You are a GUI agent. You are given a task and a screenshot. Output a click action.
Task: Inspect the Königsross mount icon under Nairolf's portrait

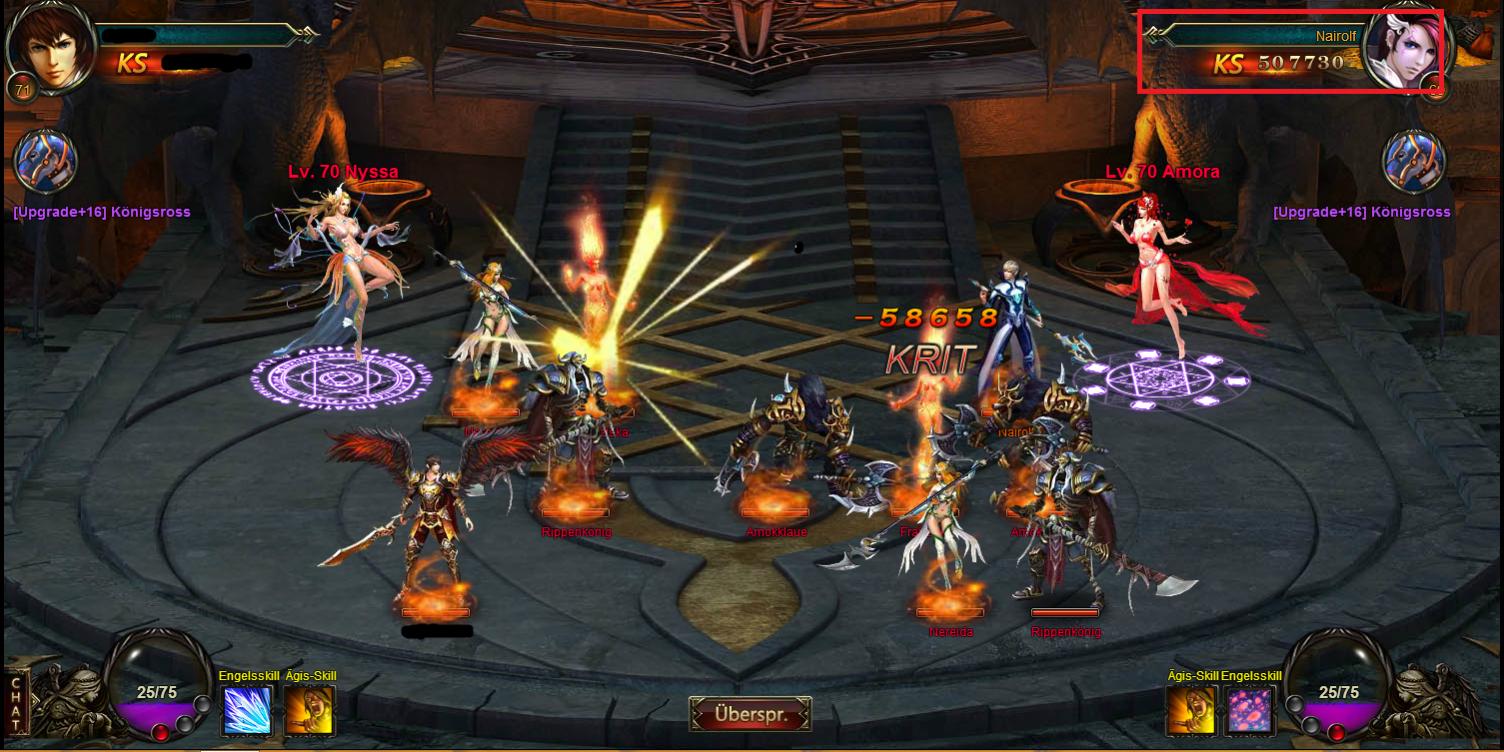1413,161
